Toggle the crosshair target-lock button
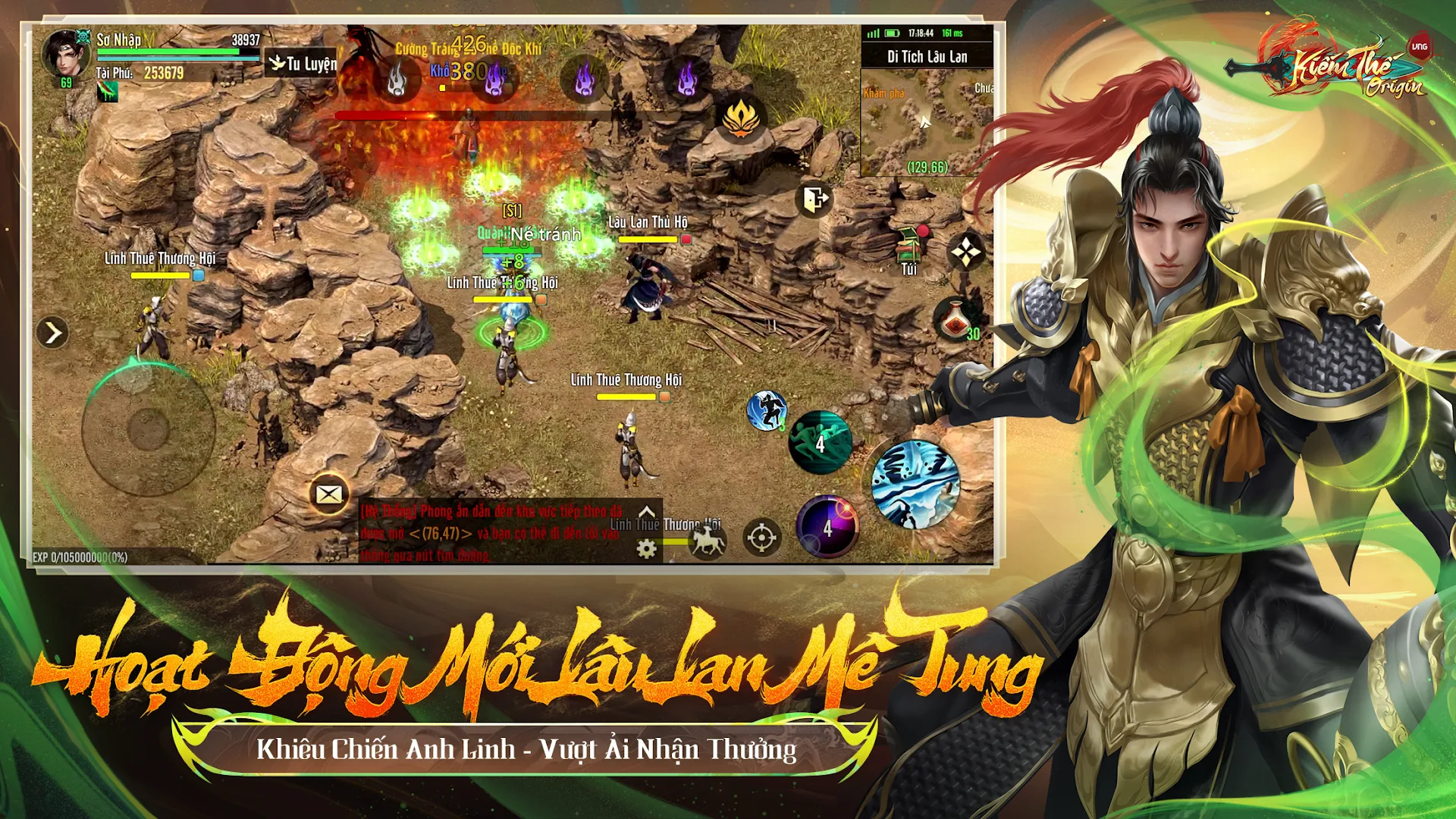Viewport: 1456px width, 819px height. (x=761, y=538)
